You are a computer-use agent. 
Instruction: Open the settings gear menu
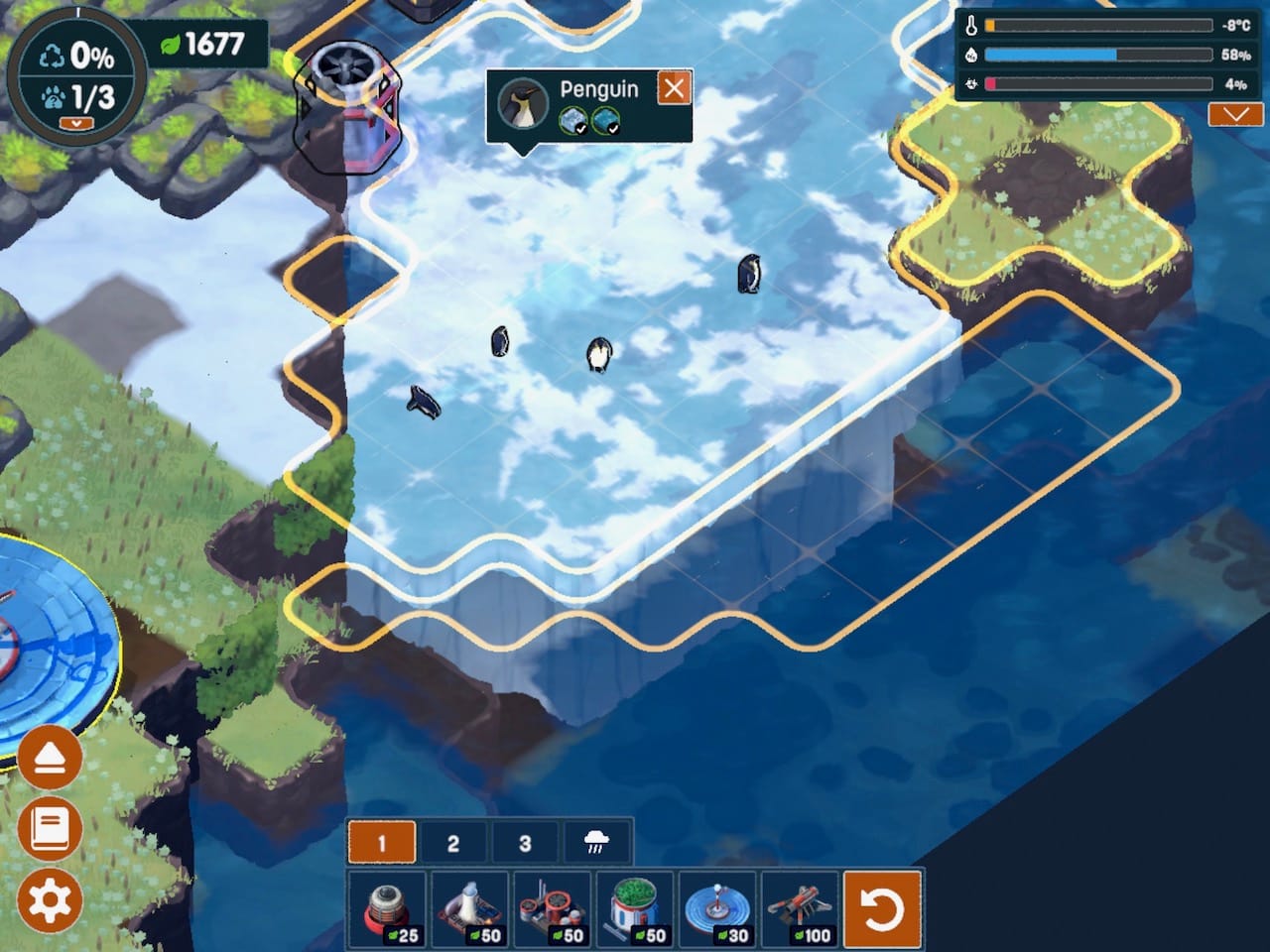click(50, 900)
